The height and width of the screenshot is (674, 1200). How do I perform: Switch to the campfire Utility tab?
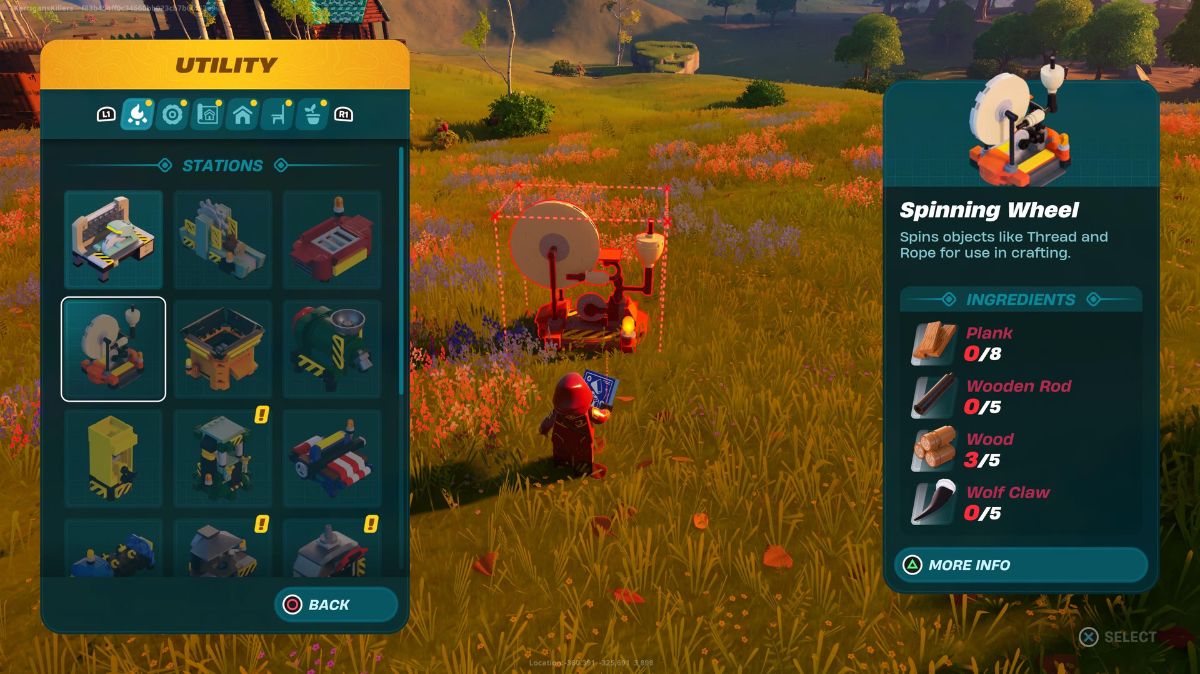tap(137, 115)
